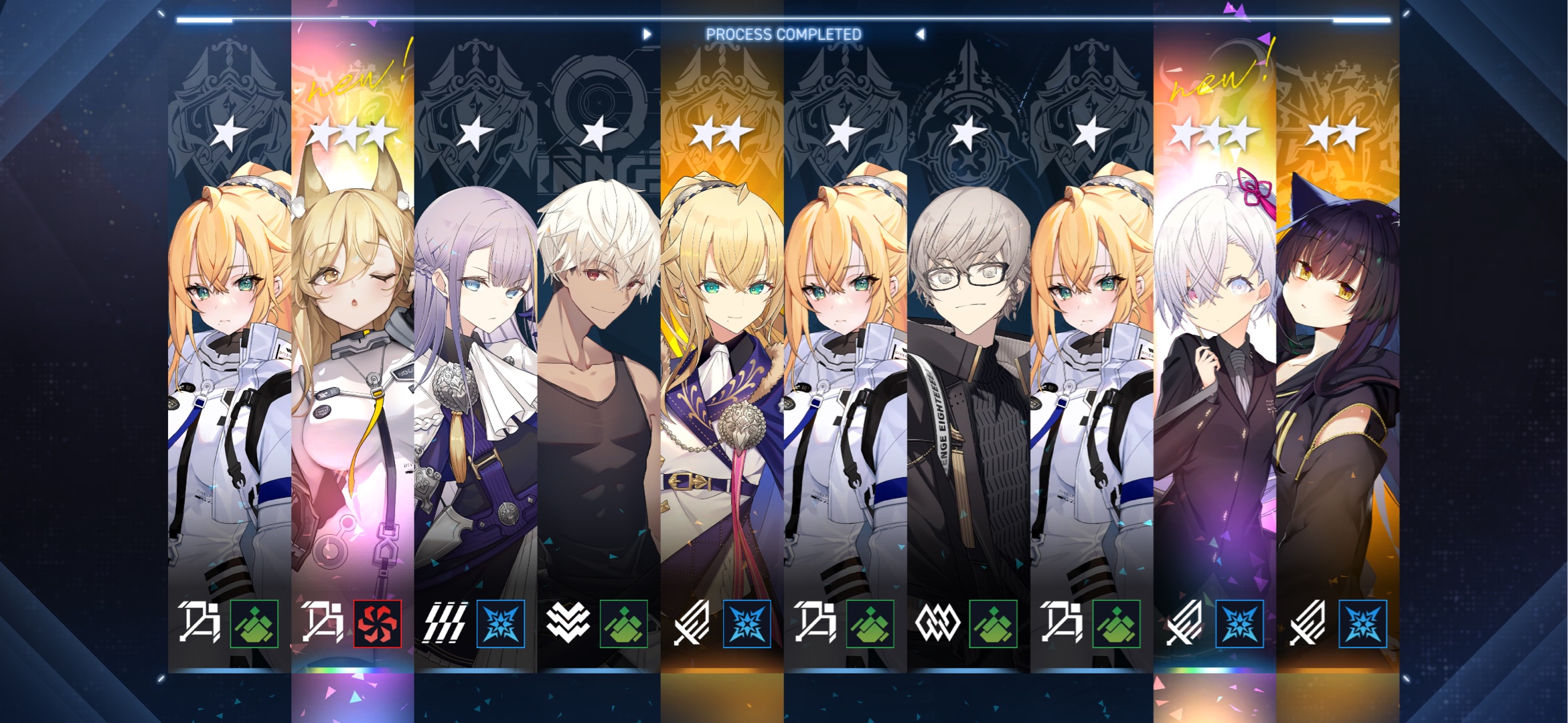Click the red pinwheel element icon
Viewport: 1568px width, 723px height.
point(378,624)
